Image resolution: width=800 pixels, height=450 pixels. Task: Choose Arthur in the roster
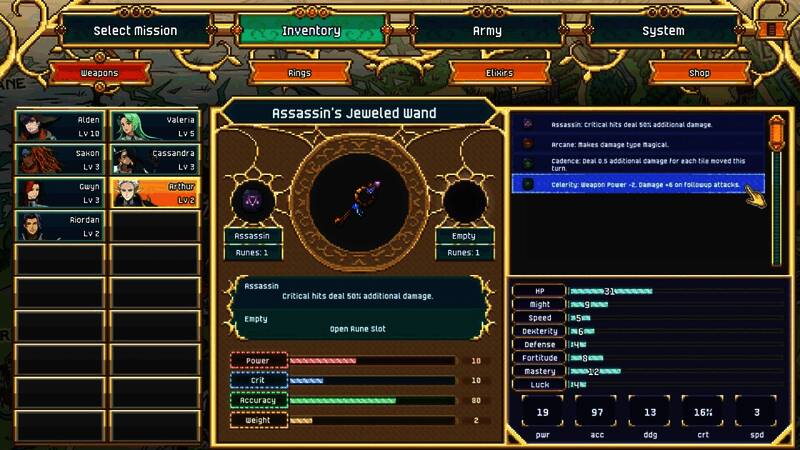153,193
